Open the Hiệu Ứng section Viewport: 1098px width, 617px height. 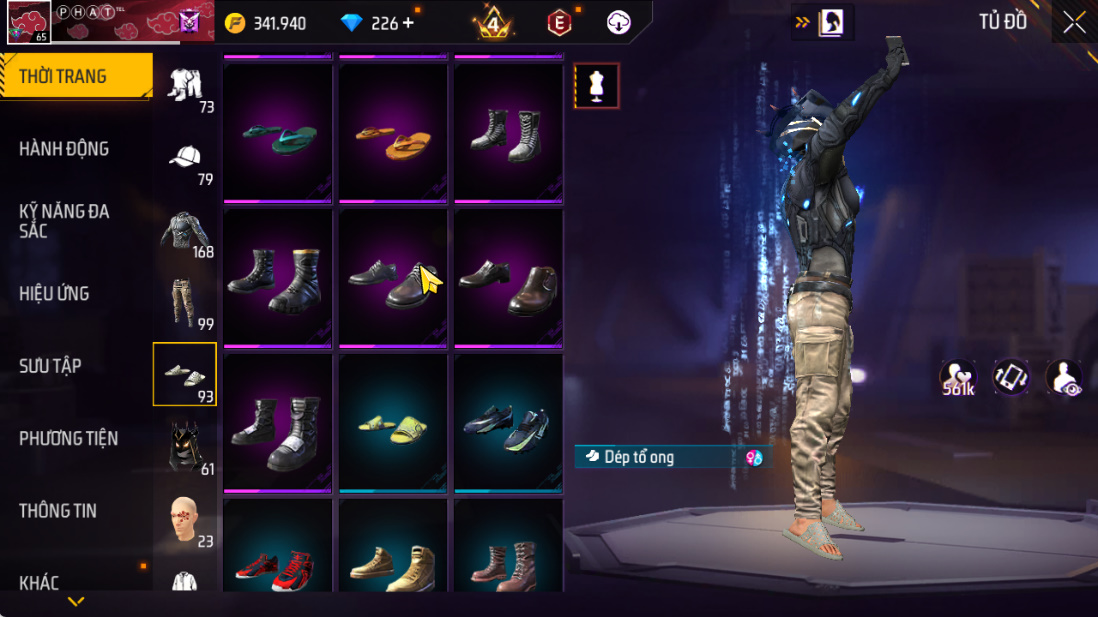point(54,294)
